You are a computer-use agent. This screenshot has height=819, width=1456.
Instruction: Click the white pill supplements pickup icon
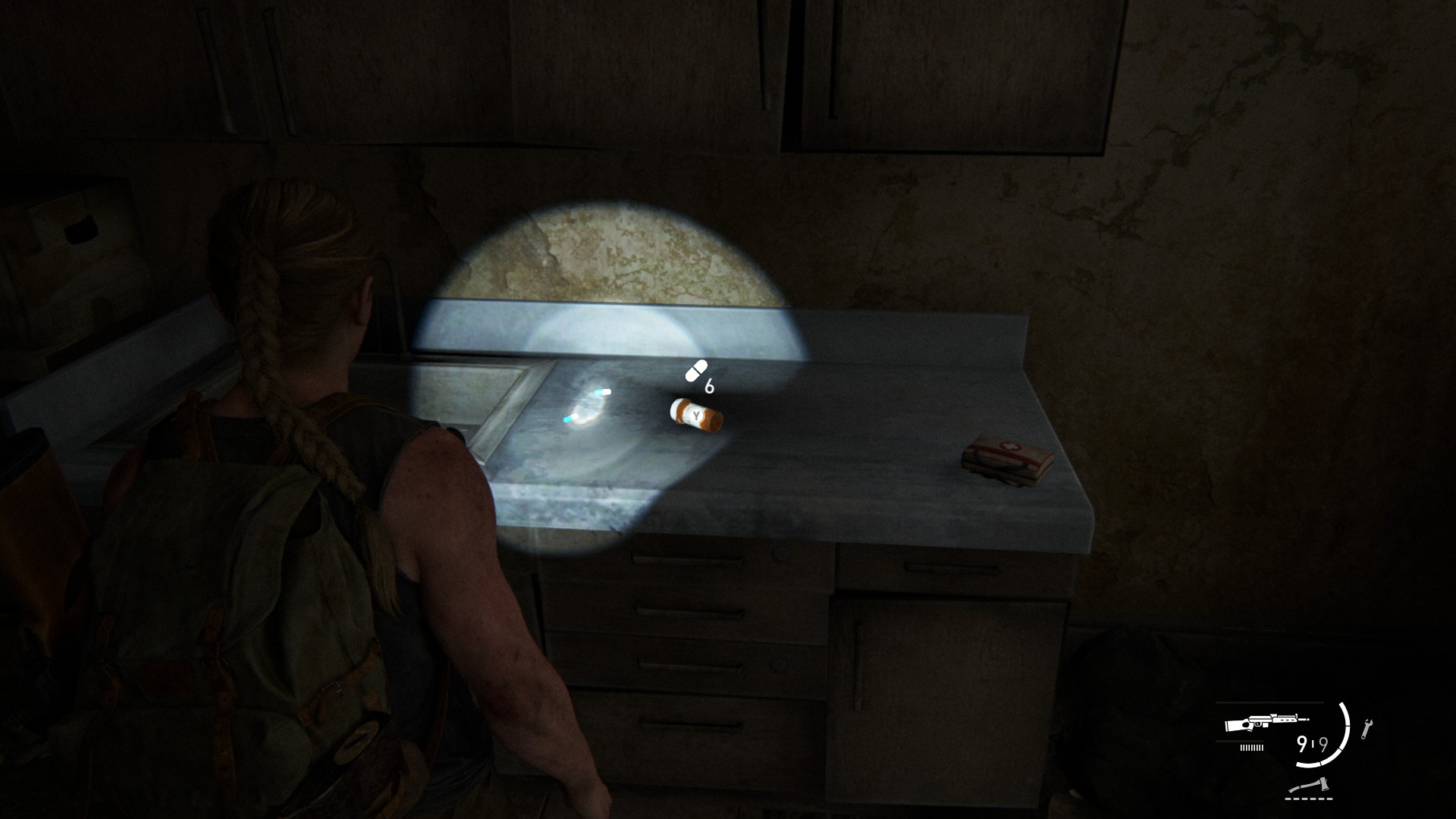click(x=695, y=372)
